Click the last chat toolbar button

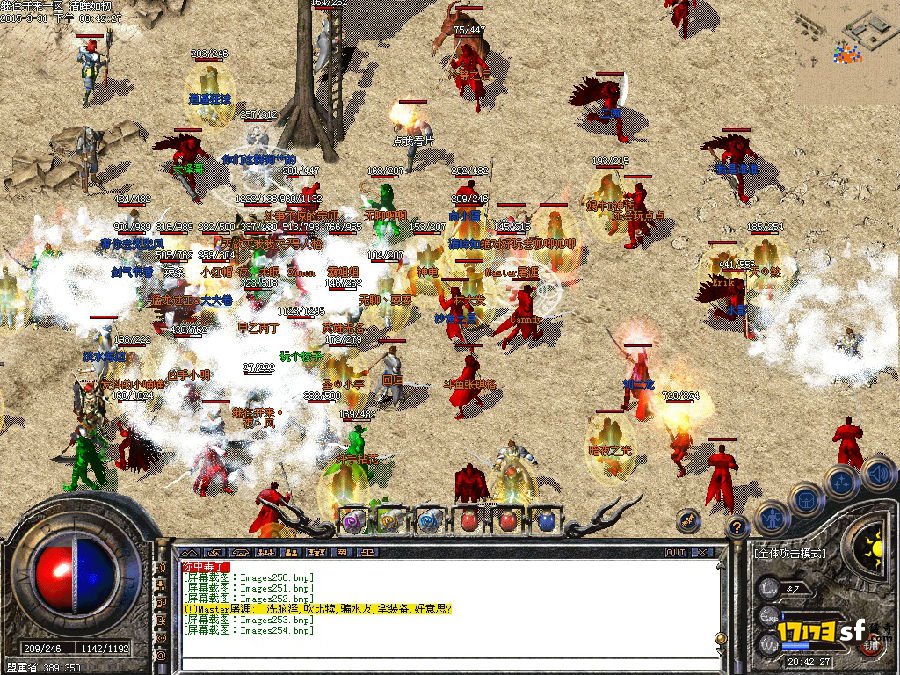click(x=368, y=551)
